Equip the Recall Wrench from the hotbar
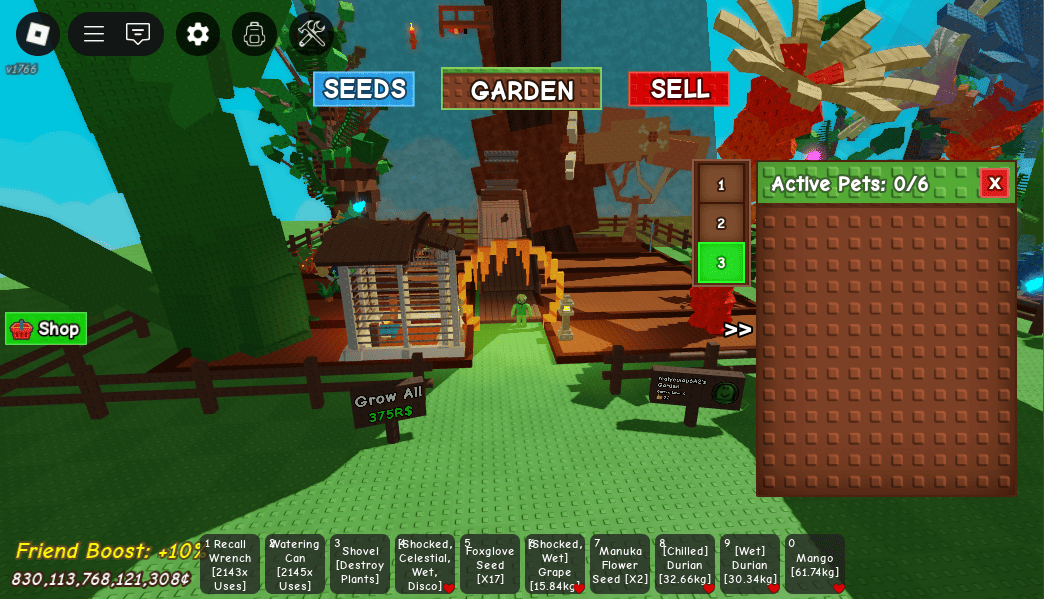 [x=230, y=564]
